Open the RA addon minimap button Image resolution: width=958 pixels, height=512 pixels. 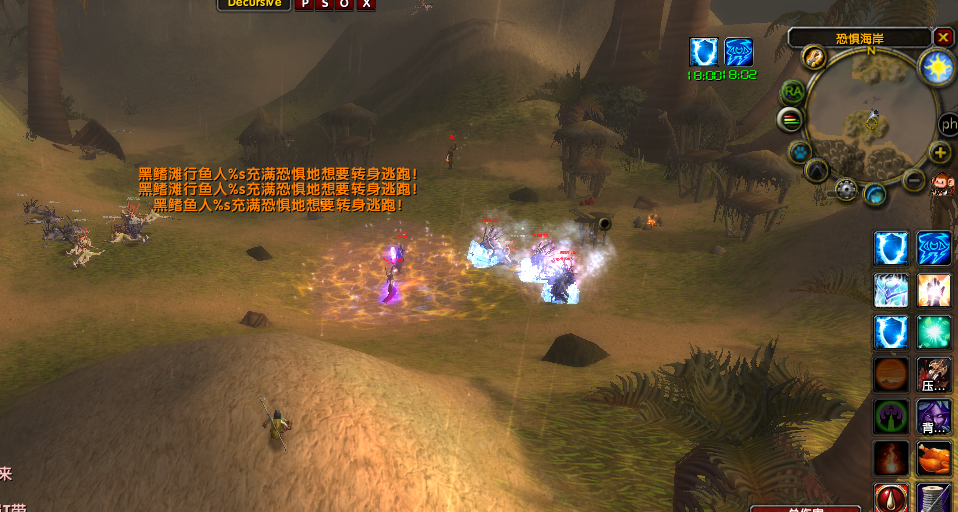[793, 91]
